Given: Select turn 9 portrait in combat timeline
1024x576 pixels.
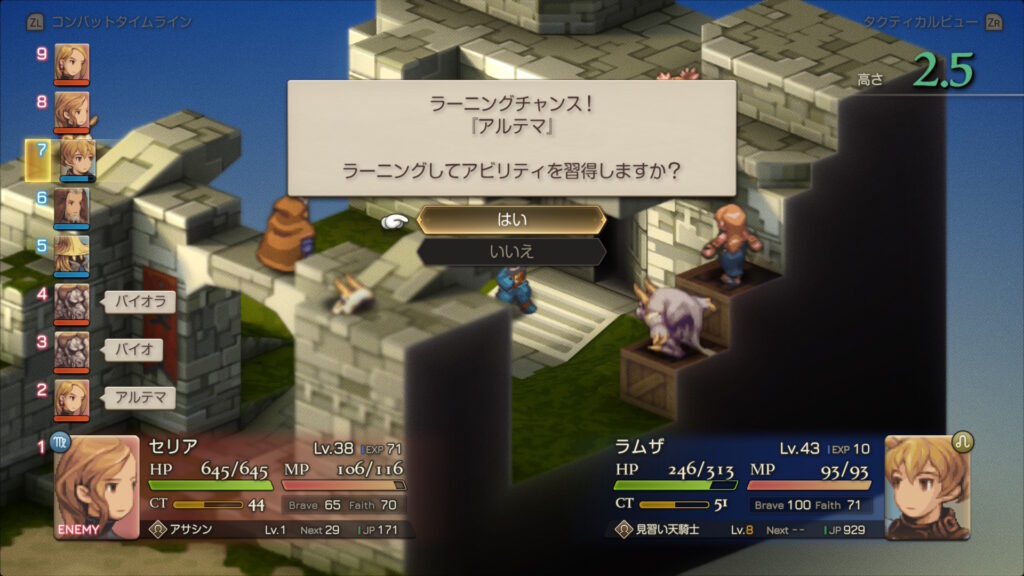Looking at the screenshot, I should point(71,61).
